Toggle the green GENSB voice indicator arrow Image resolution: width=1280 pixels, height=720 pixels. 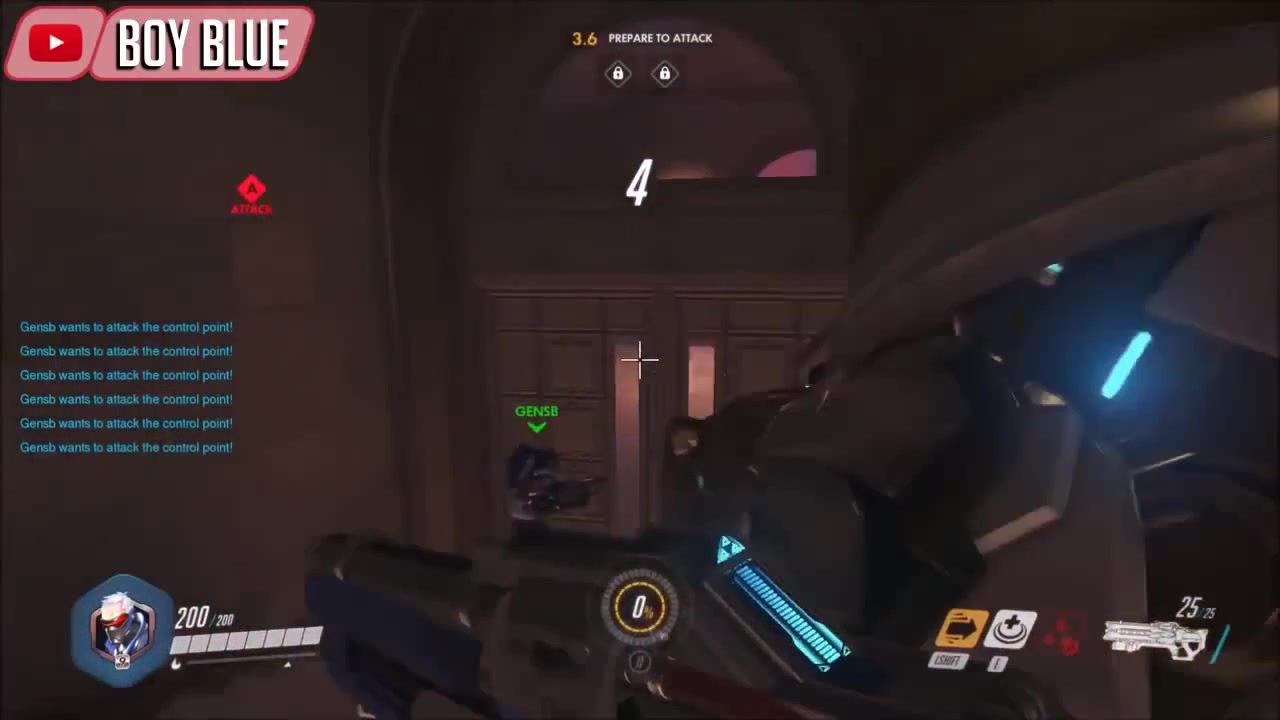pyautogui.click(x=536, y=426)
